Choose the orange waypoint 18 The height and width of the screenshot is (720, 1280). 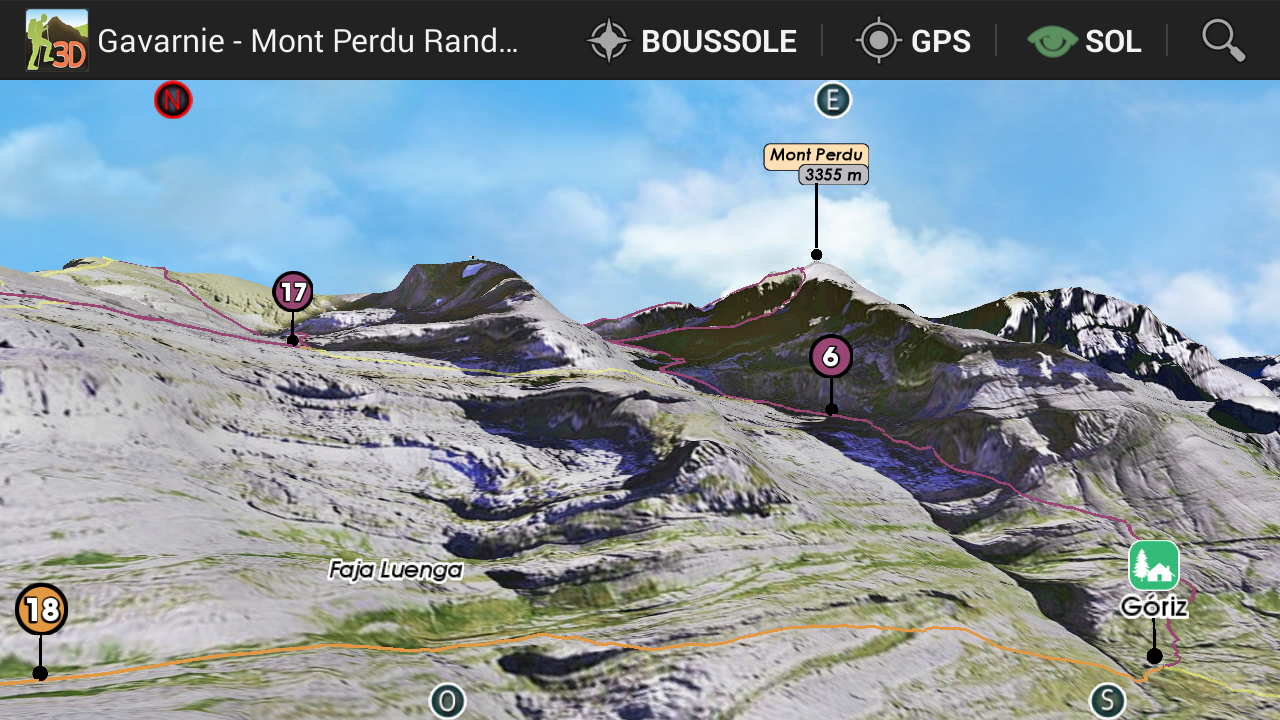(x=42, y=610)
